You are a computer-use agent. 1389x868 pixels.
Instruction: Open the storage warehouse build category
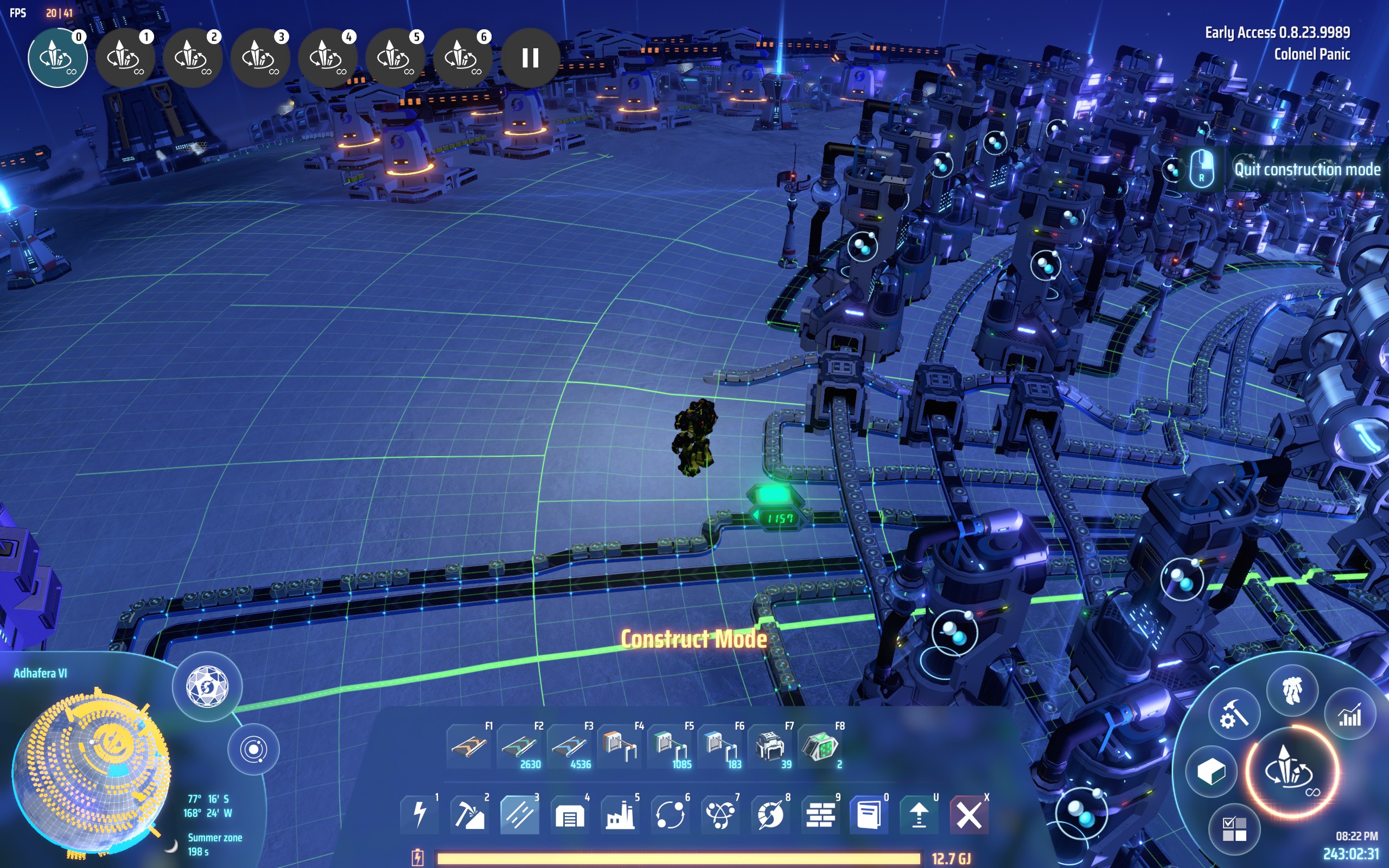[x=569, y=814]
